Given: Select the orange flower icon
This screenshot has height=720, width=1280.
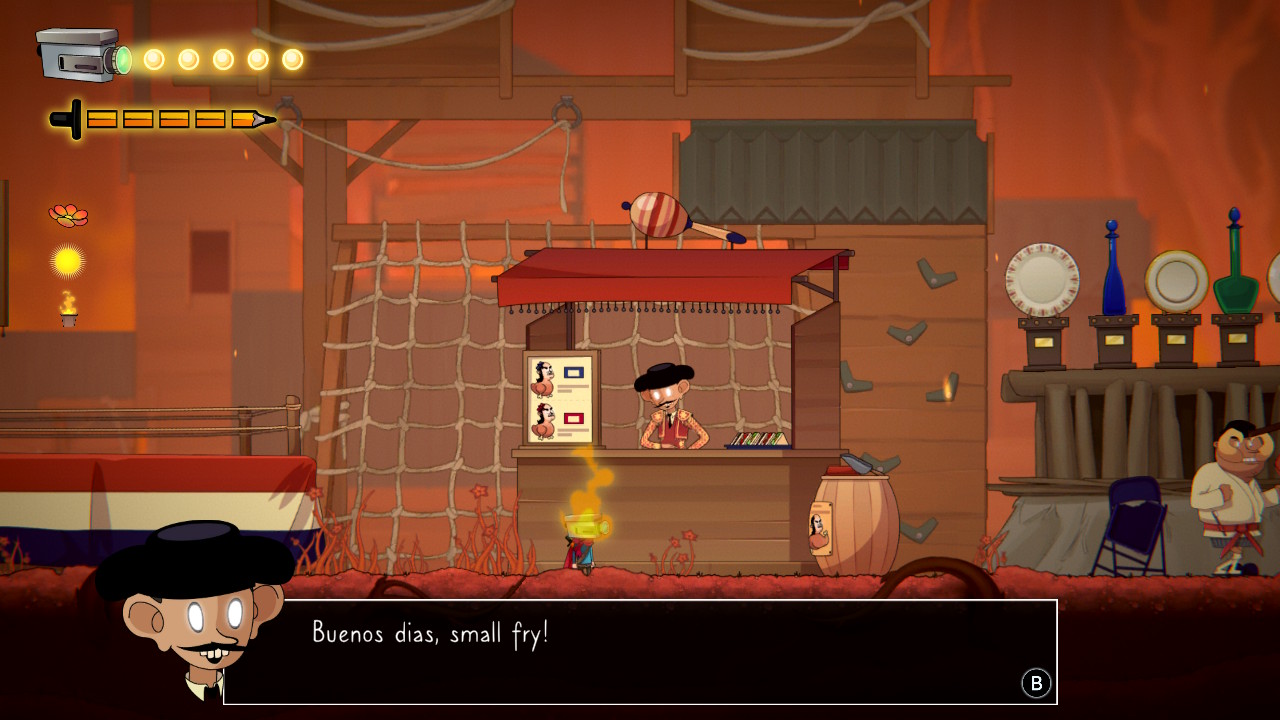Looking at the screenshot, I should (x=68, y=214).
